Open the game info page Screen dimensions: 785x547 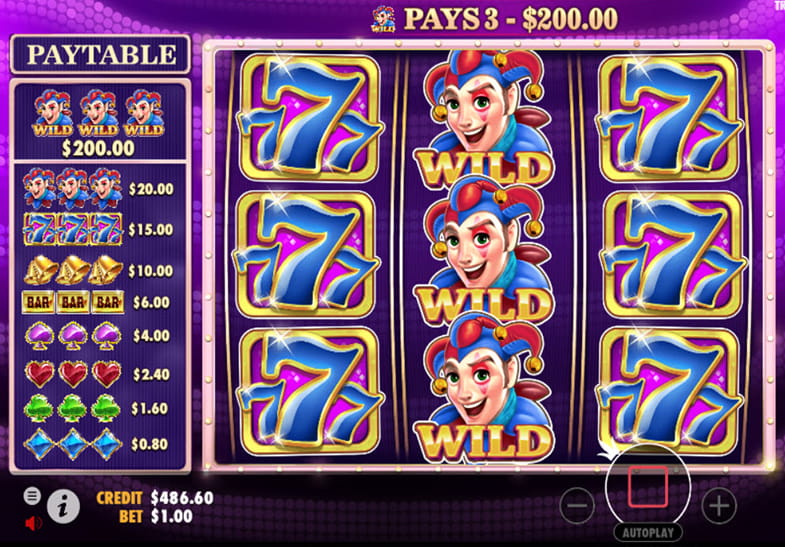pos(63,508)
